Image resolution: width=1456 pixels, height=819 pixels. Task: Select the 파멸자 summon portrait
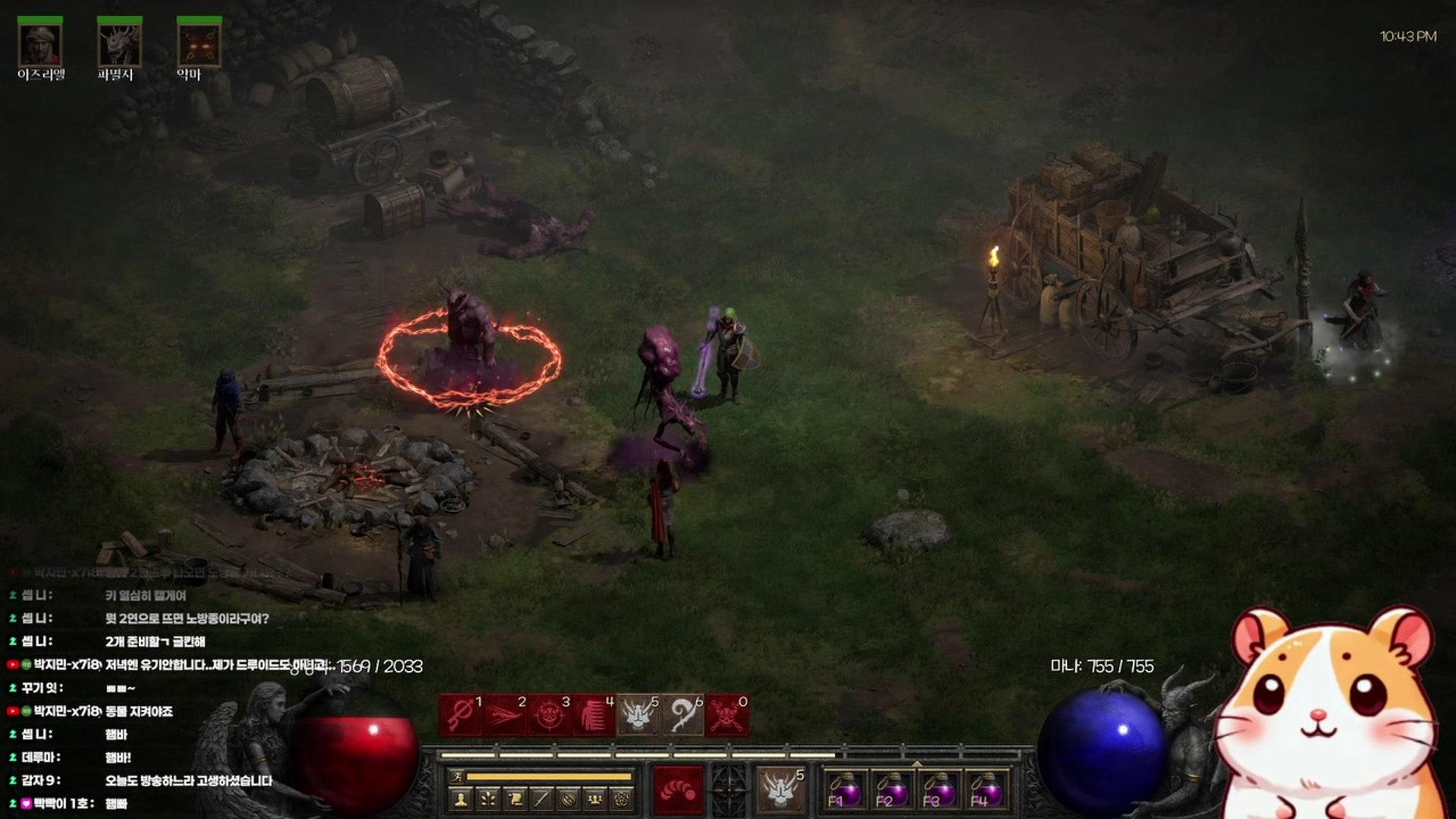(119, 45)
